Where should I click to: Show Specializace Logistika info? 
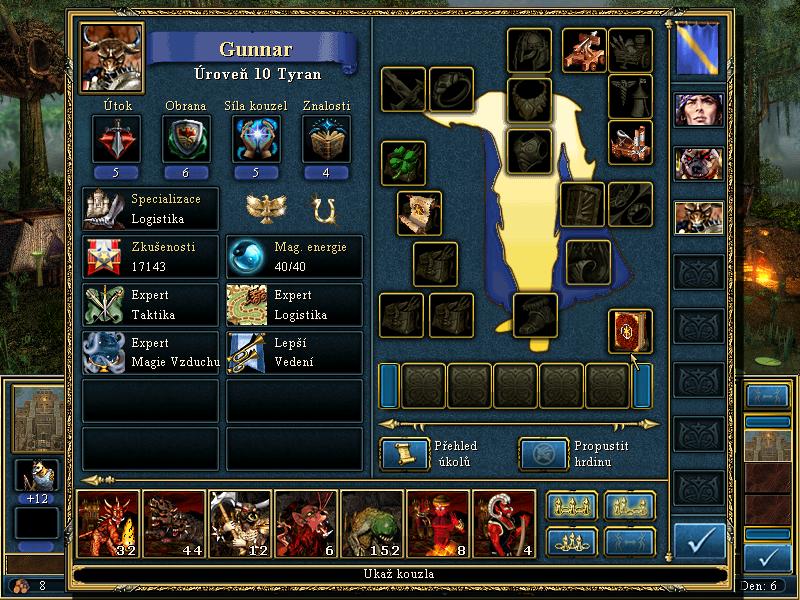(150, 208)
